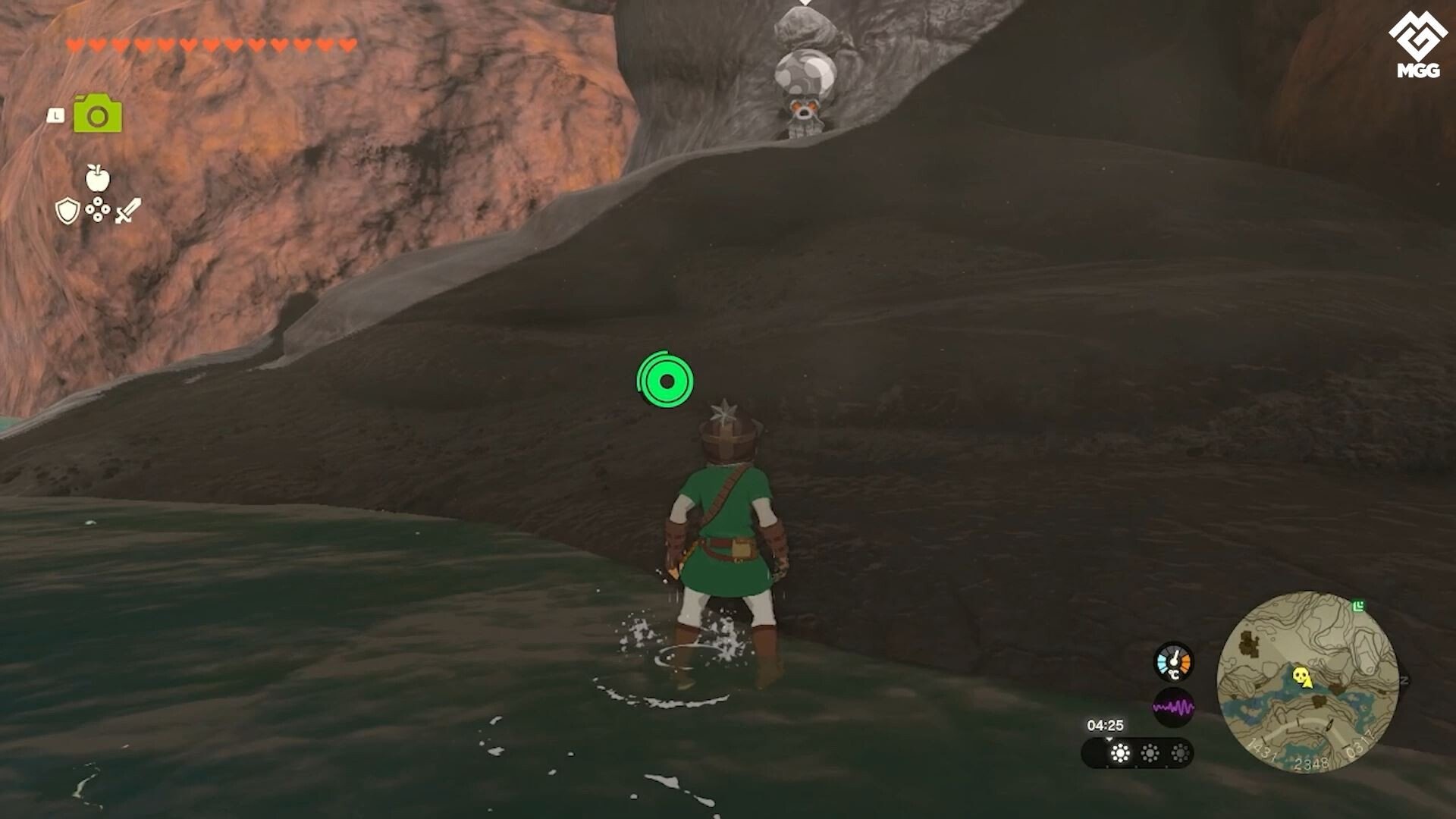The height and width of the screenshot is (819, 1456).
Task: Select the shield icon in the HUD
Action: [x=67, y=210]
